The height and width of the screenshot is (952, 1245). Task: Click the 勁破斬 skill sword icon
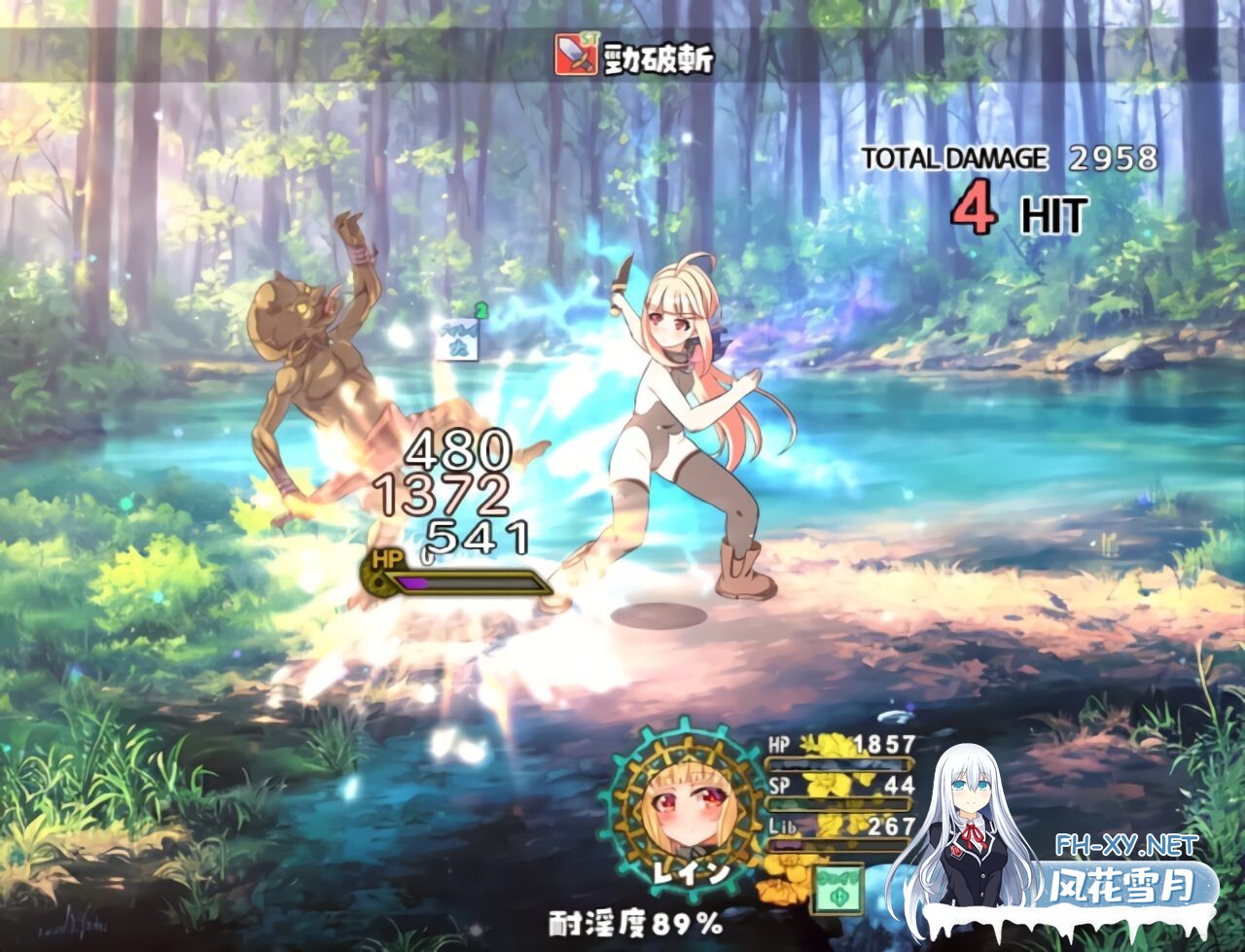tap(575, 55)
